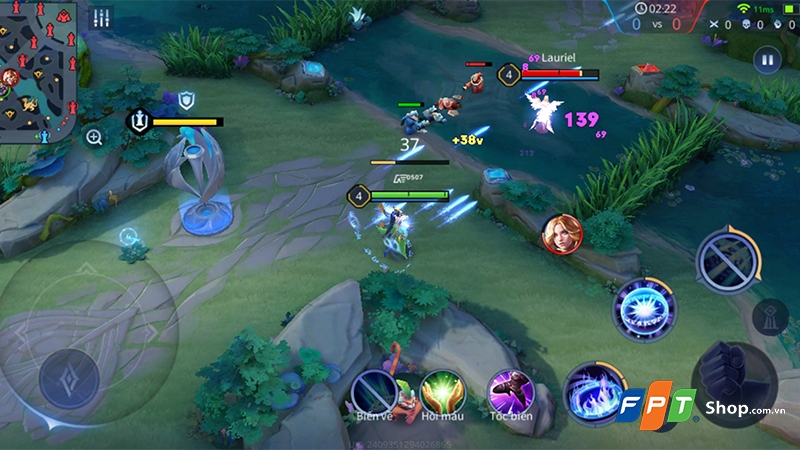This screenshot has height=450, width=800.
Task: Use the Biến về recall spell
Action: 375,388
